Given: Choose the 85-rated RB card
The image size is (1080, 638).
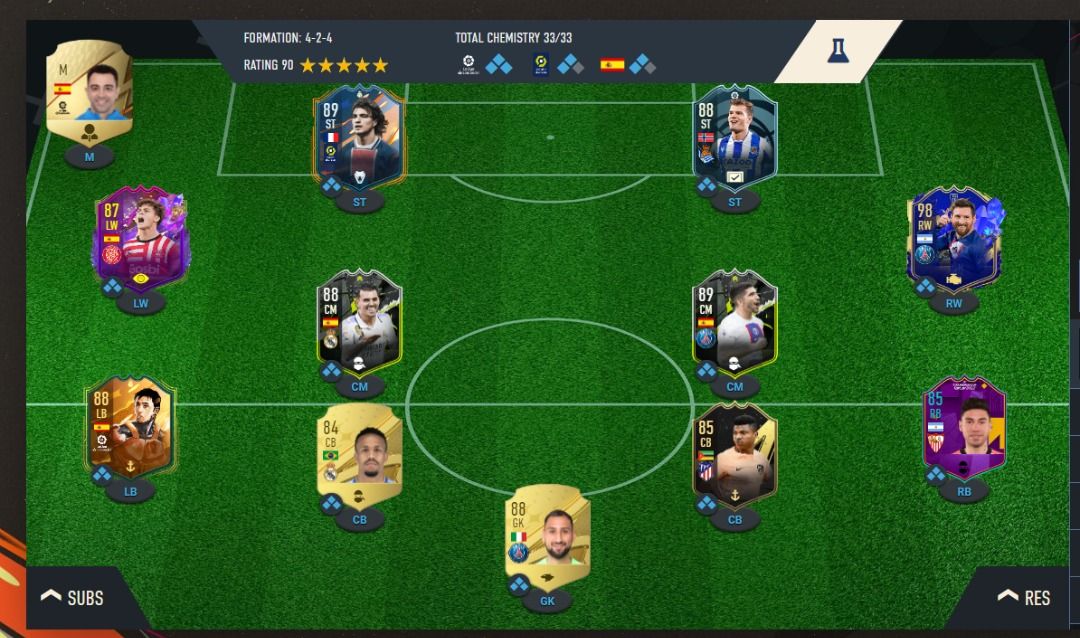Looking at the screenshot, I should tap(963, 427).
